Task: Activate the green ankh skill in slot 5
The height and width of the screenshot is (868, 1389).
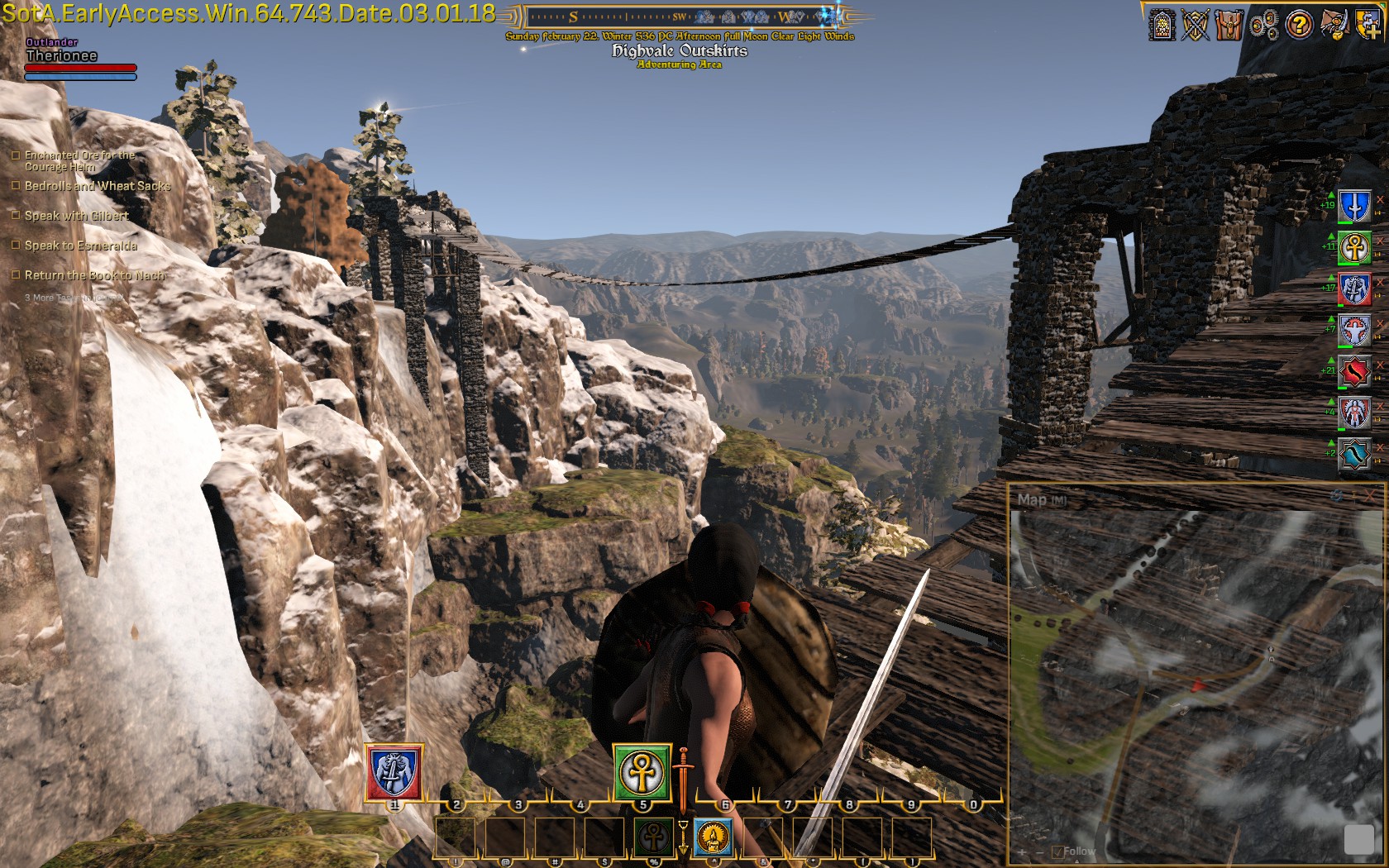Action: click(x=642, y=772)
